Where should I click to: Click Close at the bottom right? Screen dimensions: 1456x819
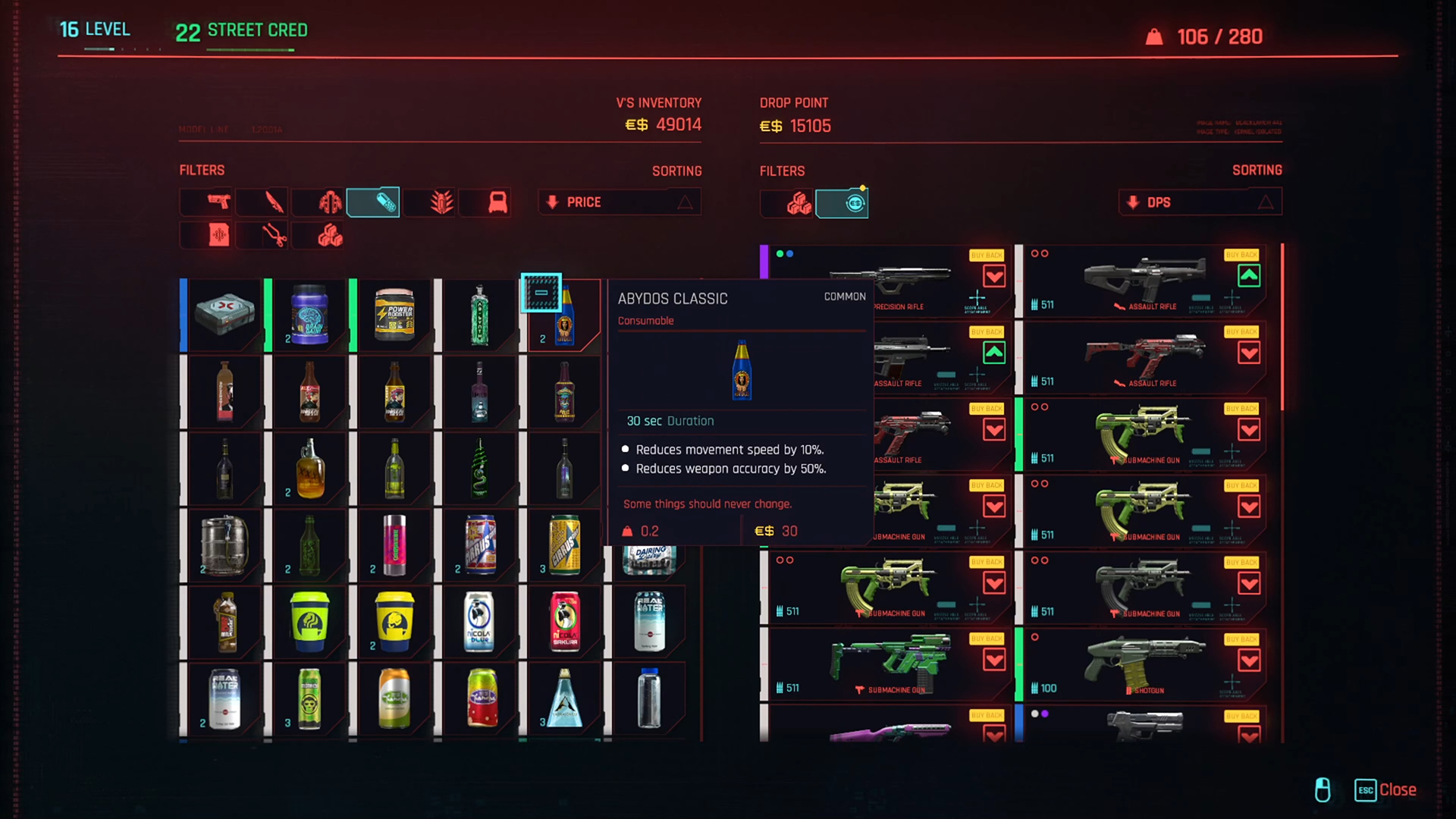click(x=1398, y=790)
